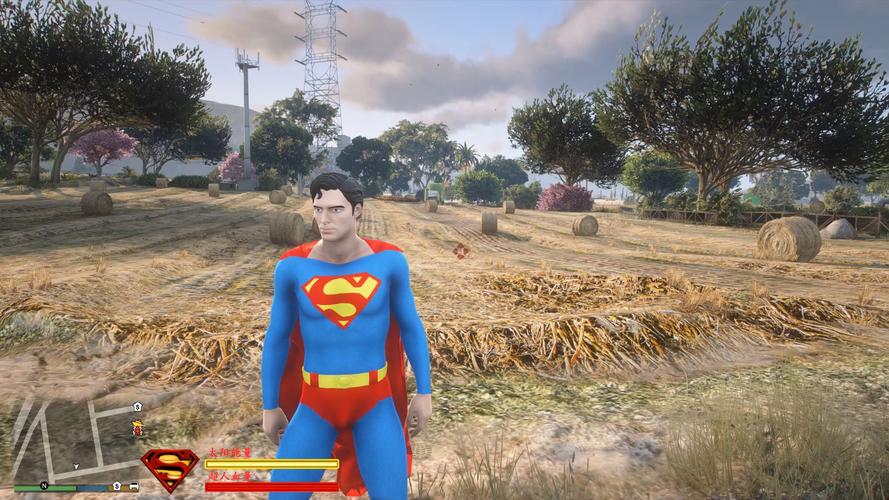Select the bed safehouse icon on minimap
The image size is (889, 500).
coord(132,486)
